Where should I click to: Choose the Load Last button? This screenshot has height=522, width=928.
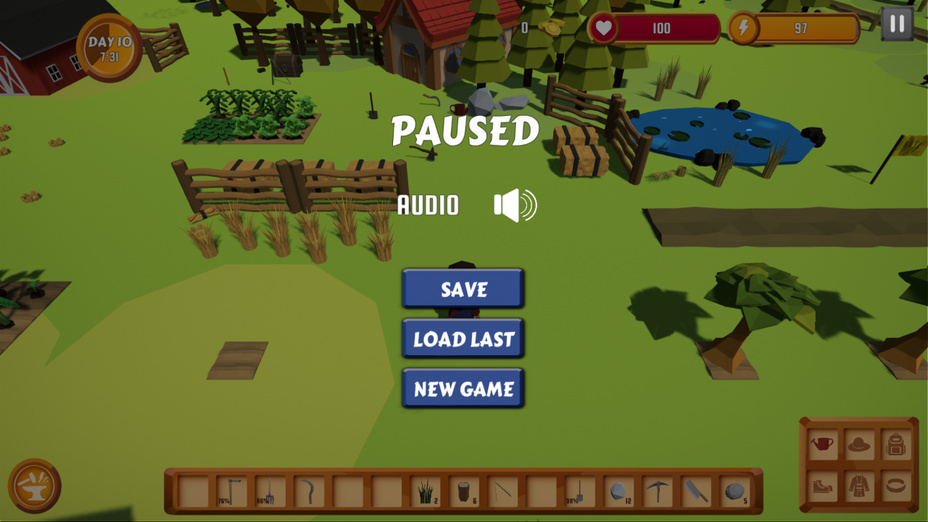click(x=463, y=339)
